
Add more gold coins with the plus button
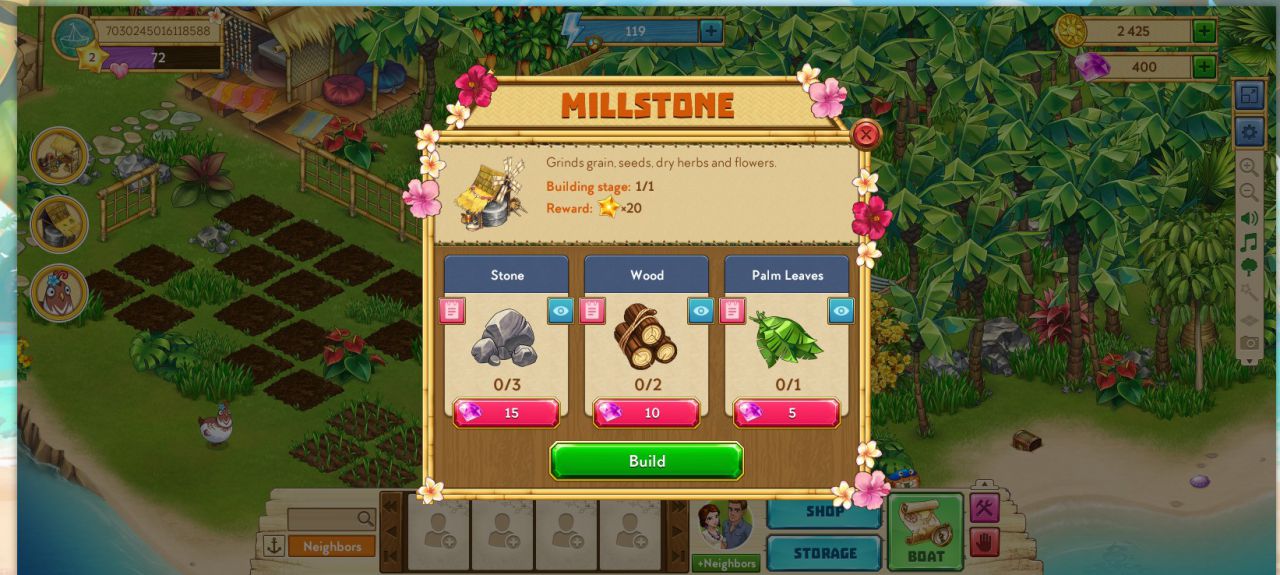click(x=1204, y=31)
